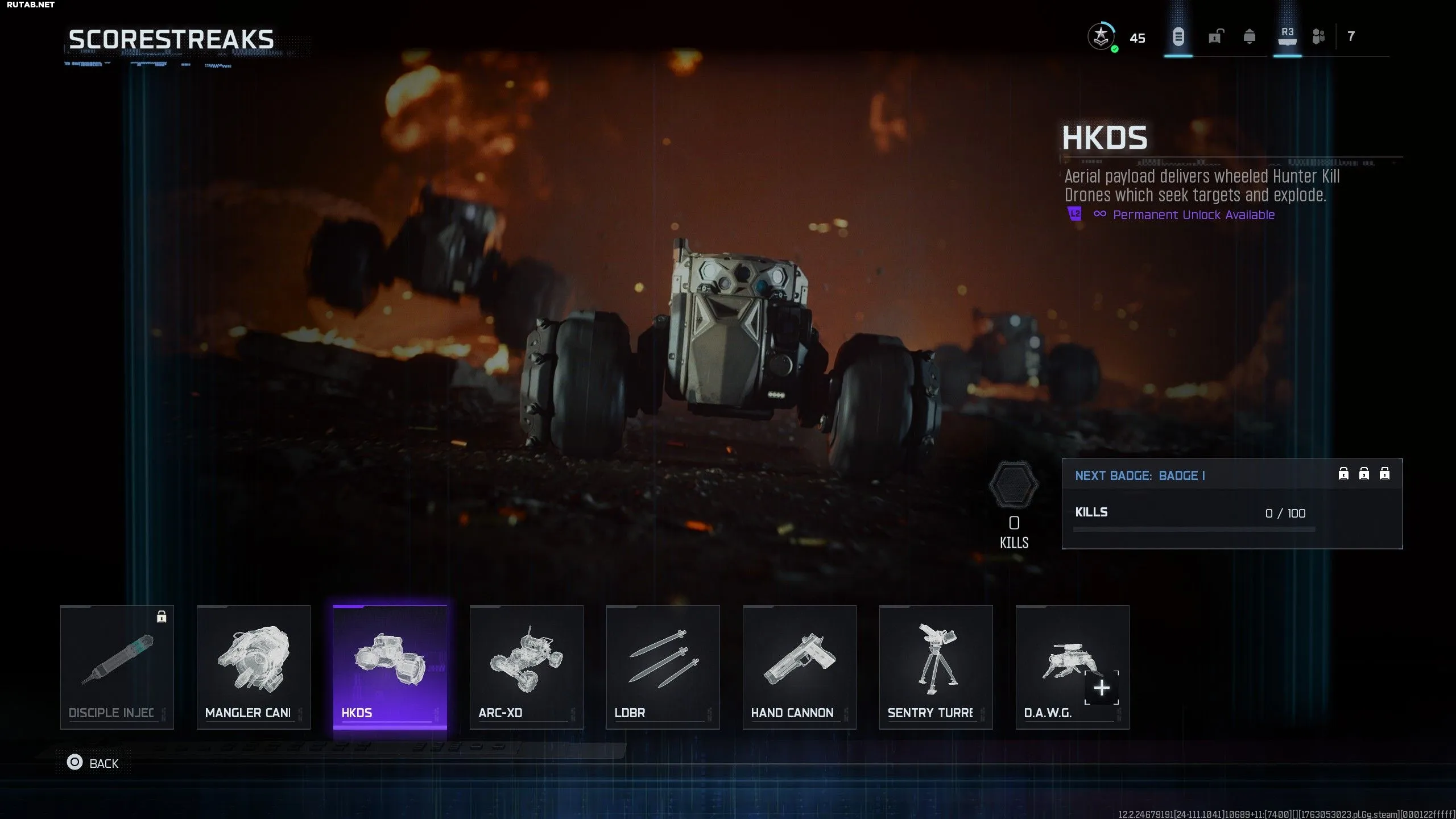Open the Next Badge kills progress panel
The width and height of the screenshot is (1456, 819).
coord(1232,503)
